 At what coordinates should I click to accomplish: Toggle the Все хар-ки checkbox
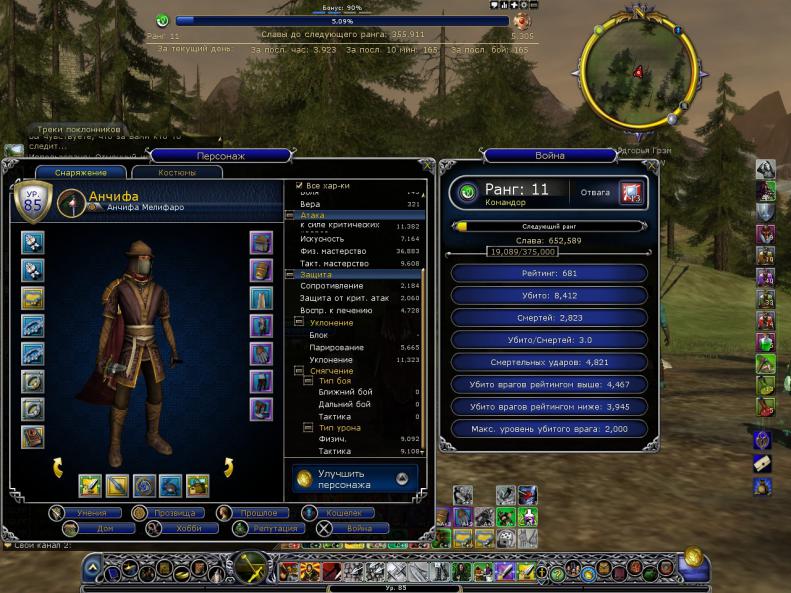coord(300,185)
